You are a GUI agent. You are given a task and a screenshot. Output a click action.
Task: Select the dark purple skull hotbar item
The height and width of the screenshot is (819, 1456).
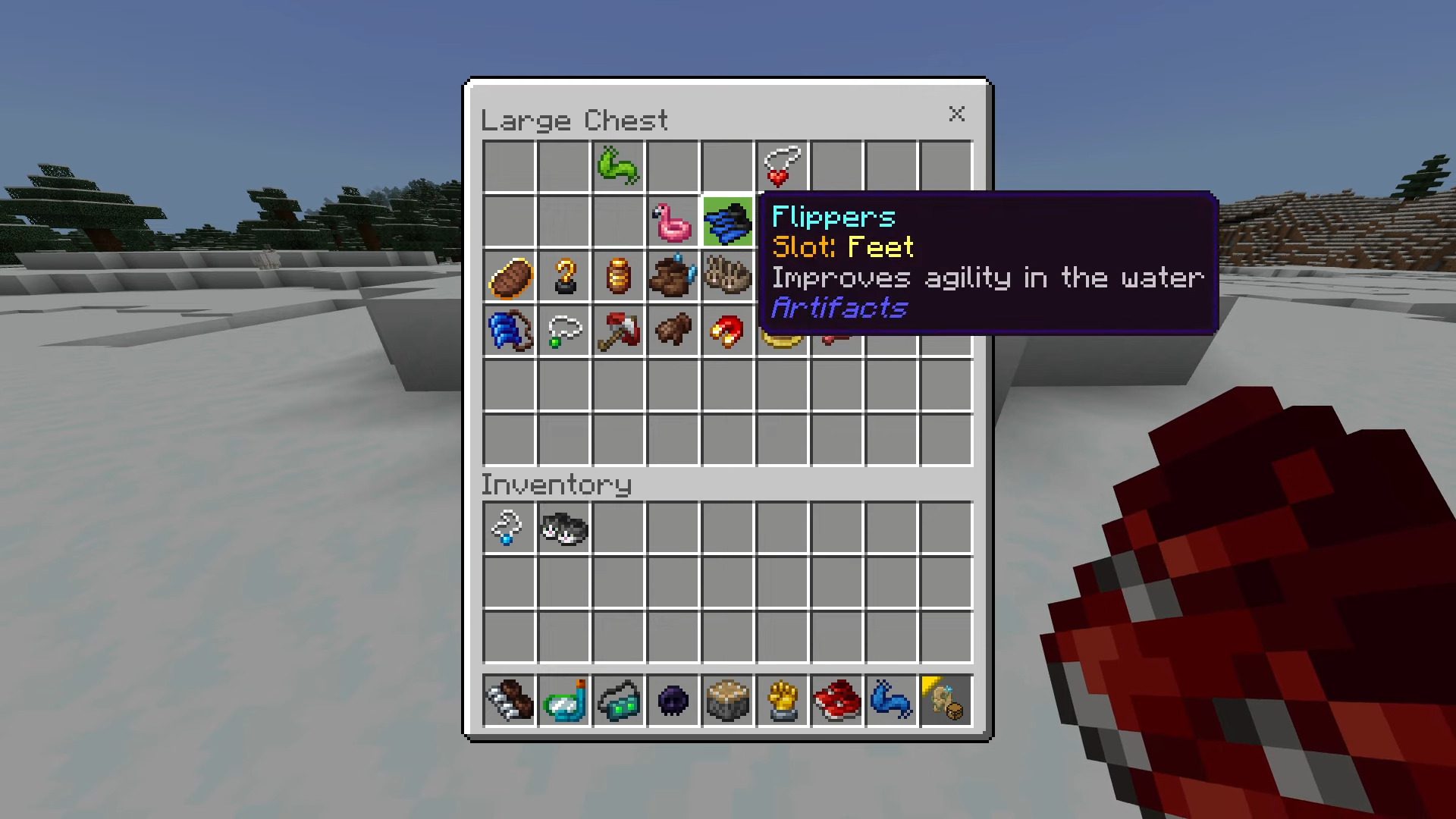[673, 701]
